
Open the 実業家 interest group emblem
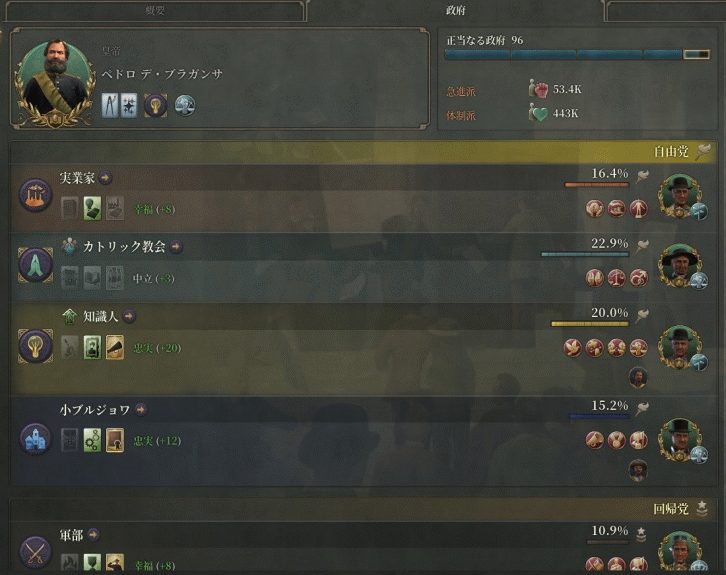36,194
